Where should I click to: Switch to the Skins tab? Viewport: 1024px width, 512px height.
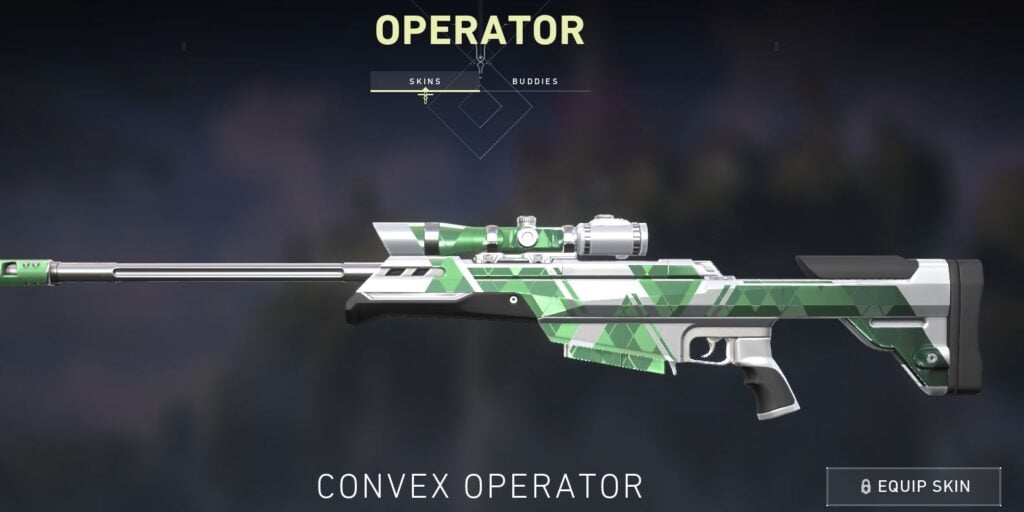coord(425,81)
